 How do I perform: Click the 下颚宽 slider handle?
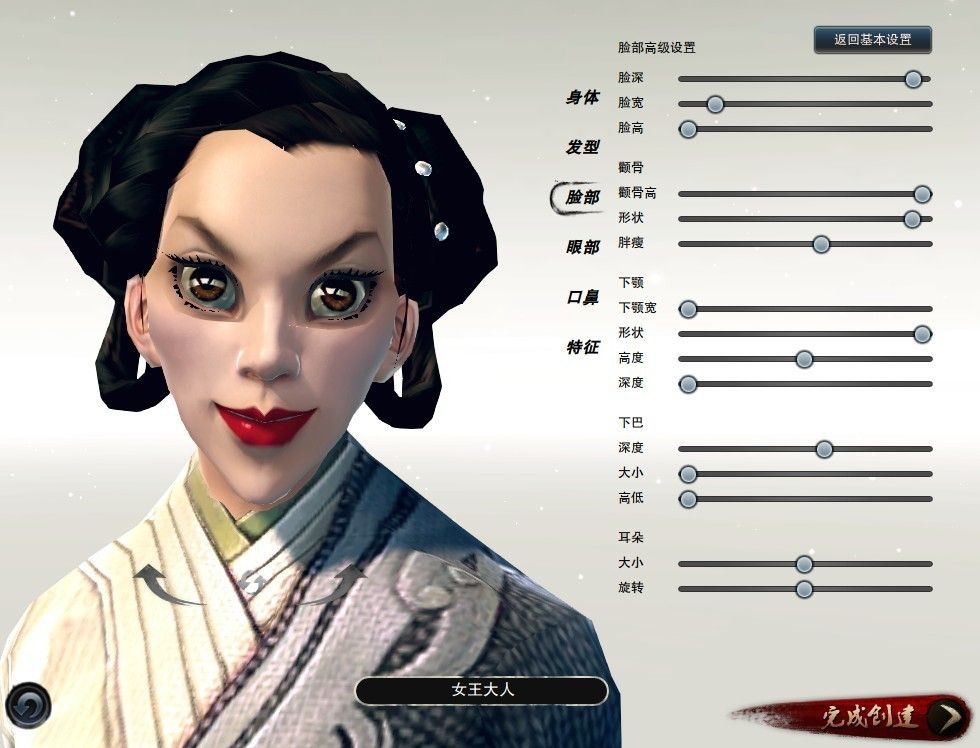tap(688, 309)
